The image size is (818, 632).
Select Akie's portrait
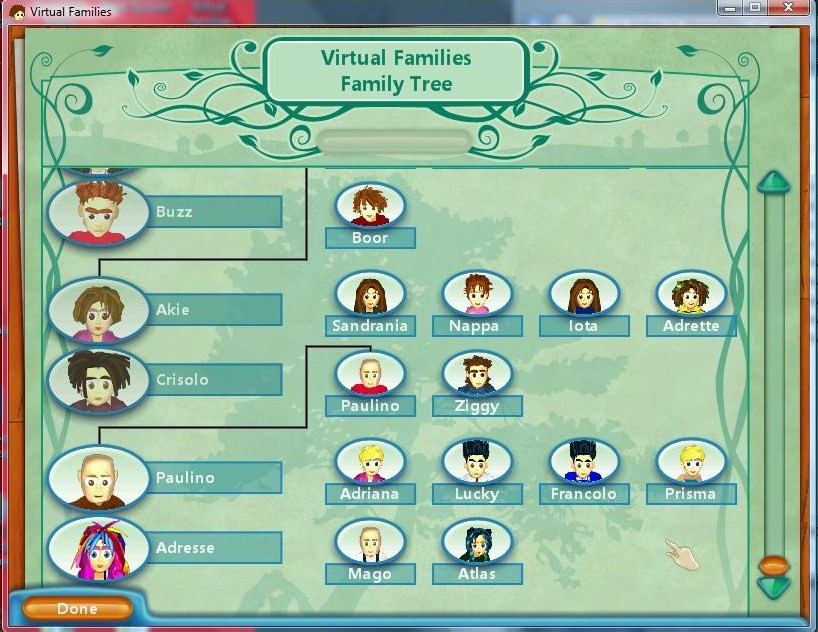97,309
